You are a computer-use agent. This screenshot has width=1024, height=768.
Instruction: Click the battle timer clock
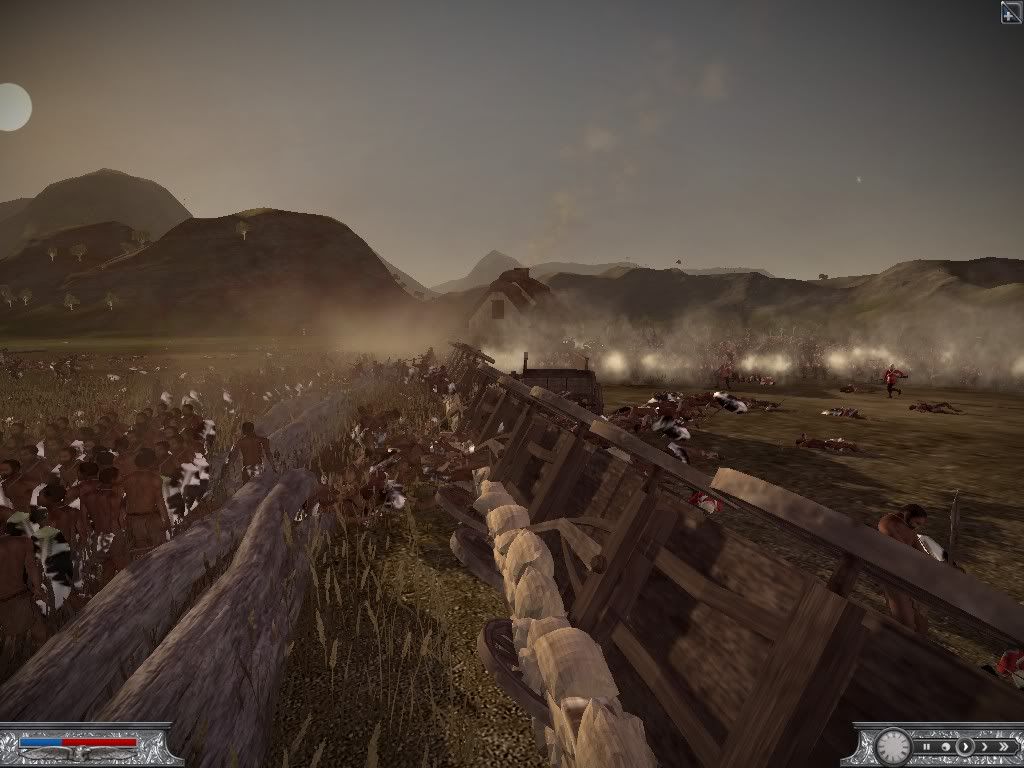pos(893,748)
